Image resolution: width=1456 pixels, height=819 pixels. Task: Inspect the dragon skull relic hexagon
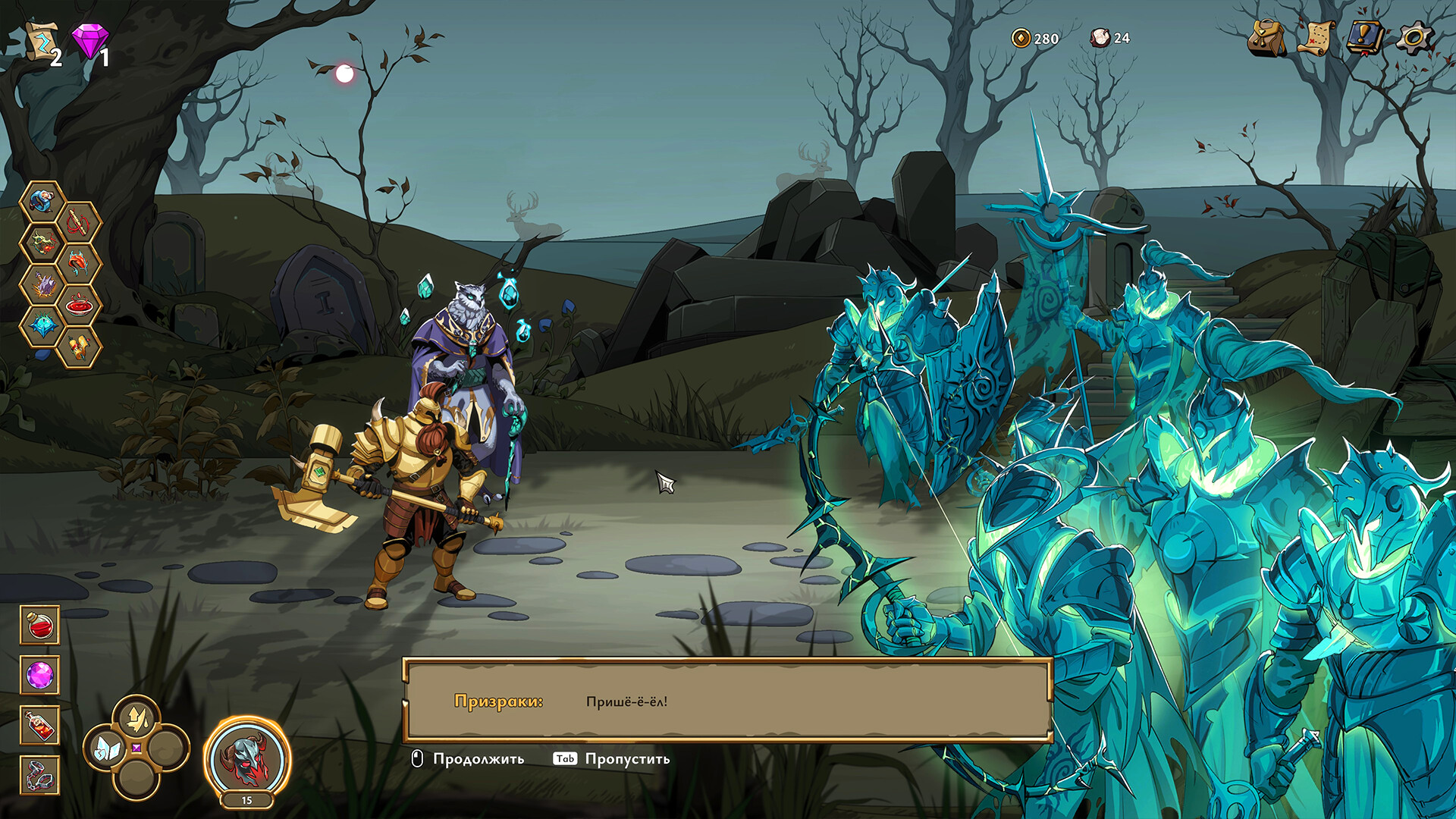point(42,243)
